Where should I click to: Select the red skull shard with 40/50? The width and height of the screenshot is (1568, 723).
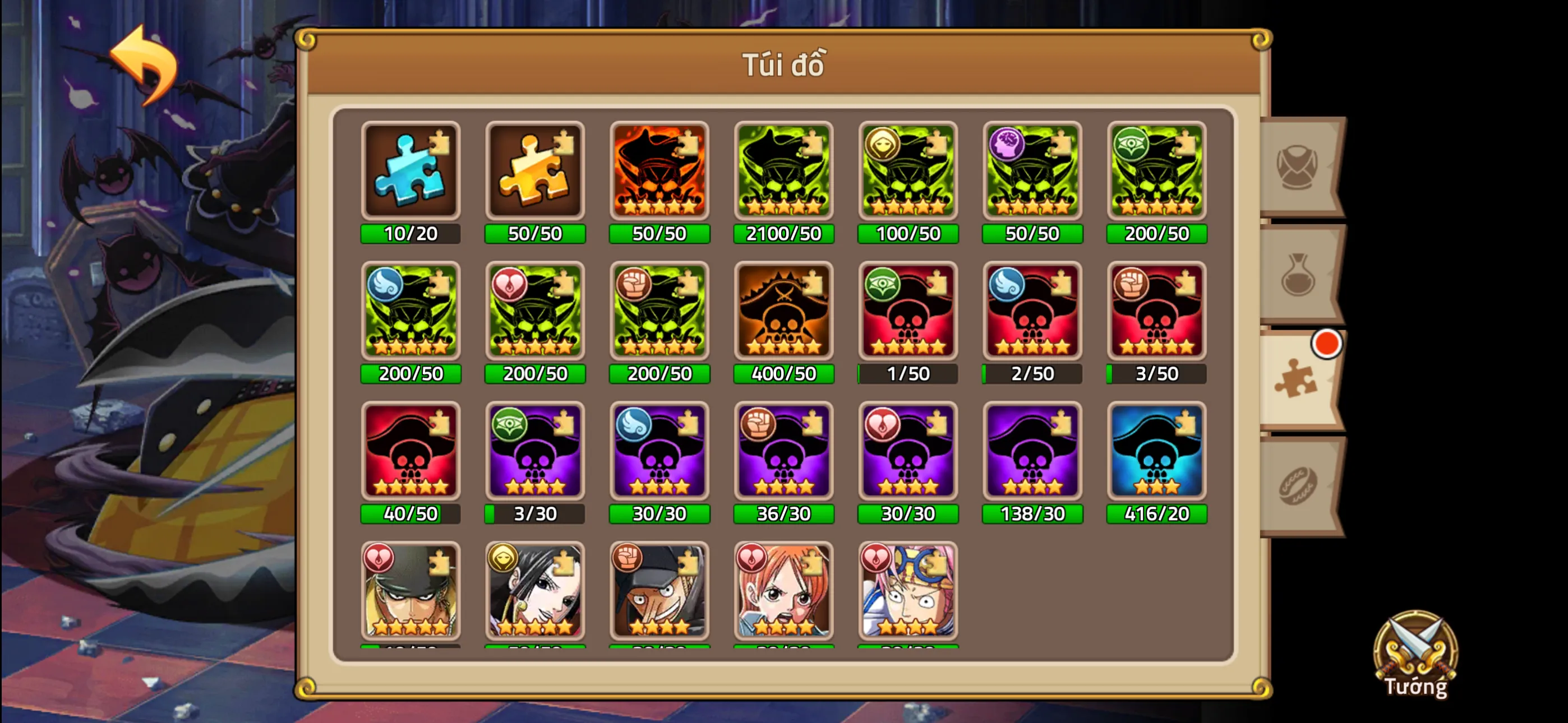point(411,452)
